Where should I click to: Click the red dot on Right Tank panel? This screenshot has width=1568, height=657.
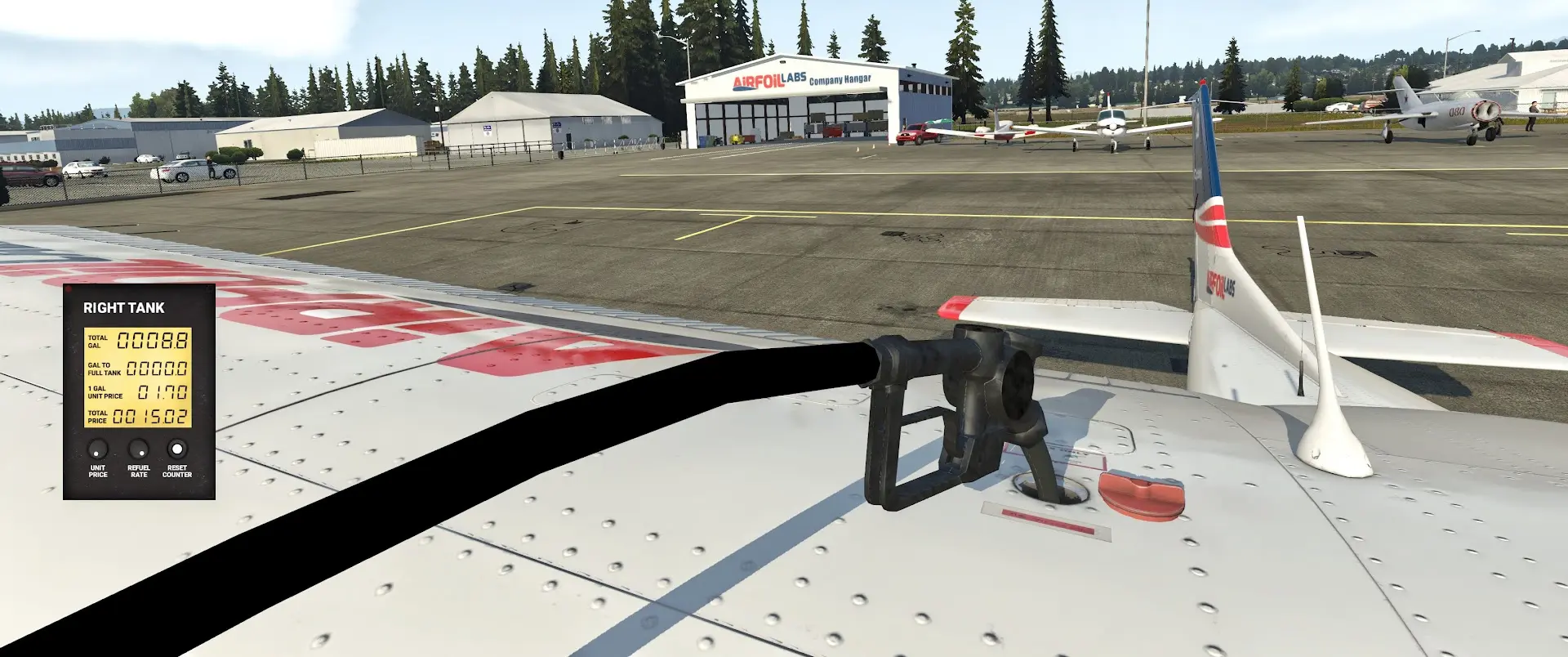pos(69,289)
